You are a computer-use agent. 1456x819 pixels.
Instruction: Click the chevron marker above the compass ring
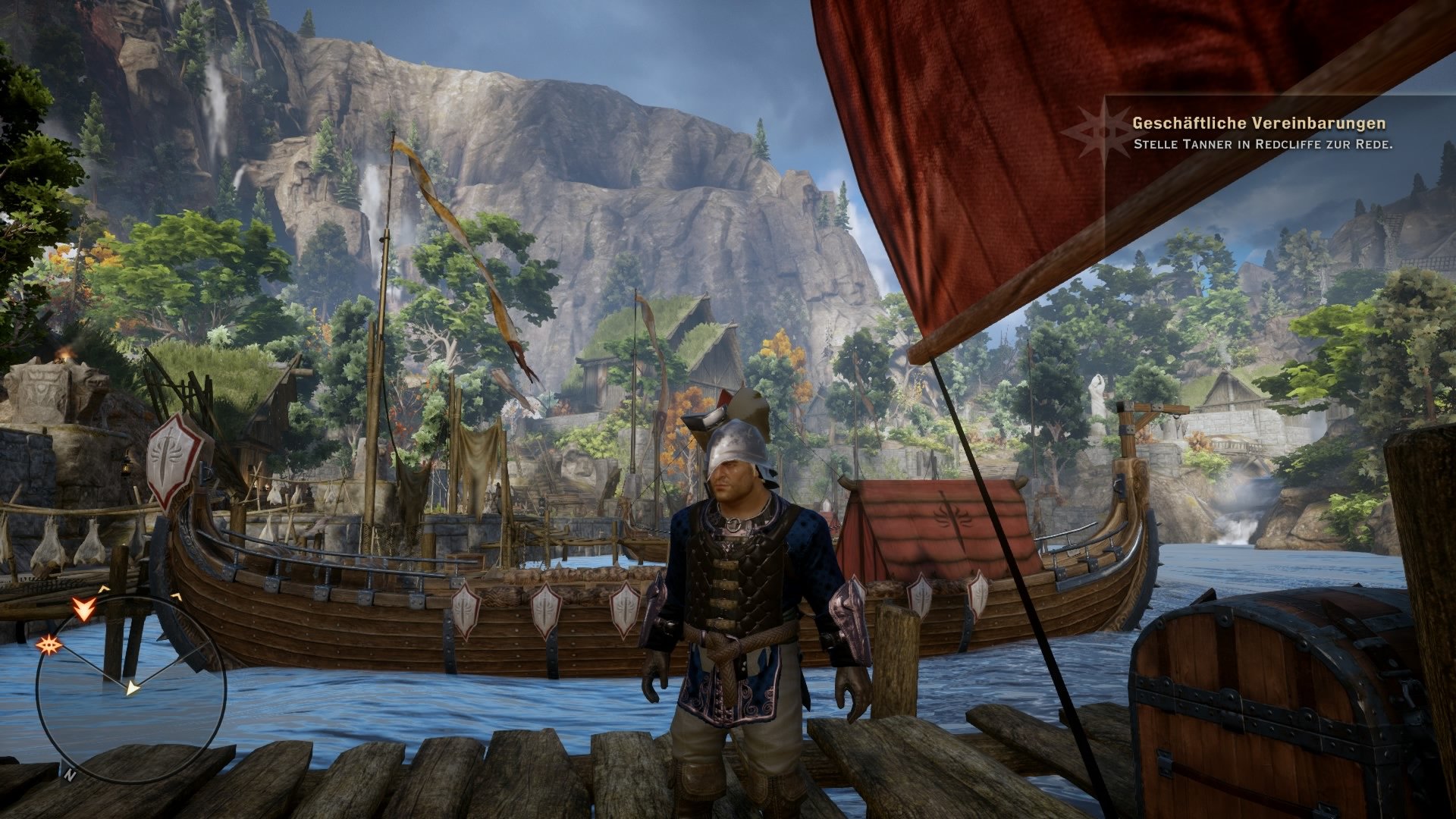[102, 589]
